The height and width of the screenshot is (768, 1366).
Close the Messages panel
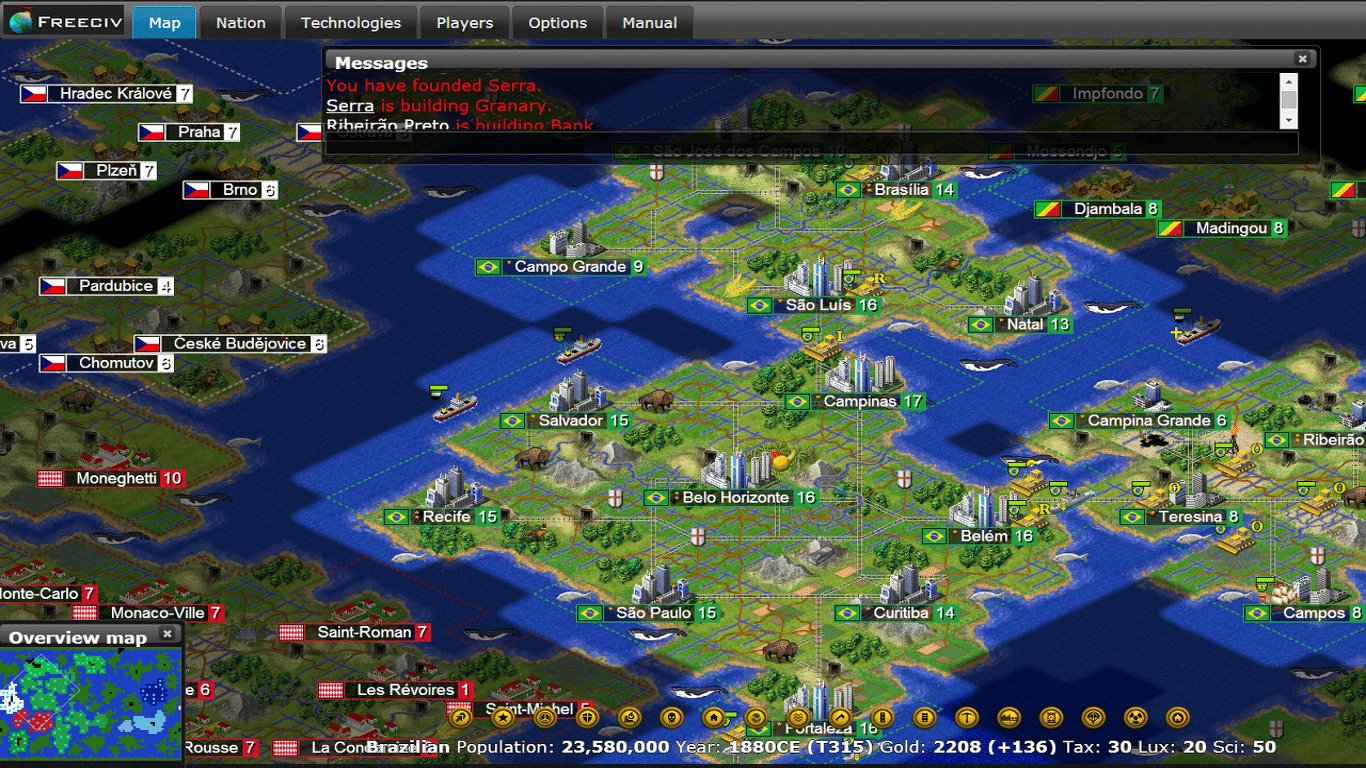[x=1302, y=59]
